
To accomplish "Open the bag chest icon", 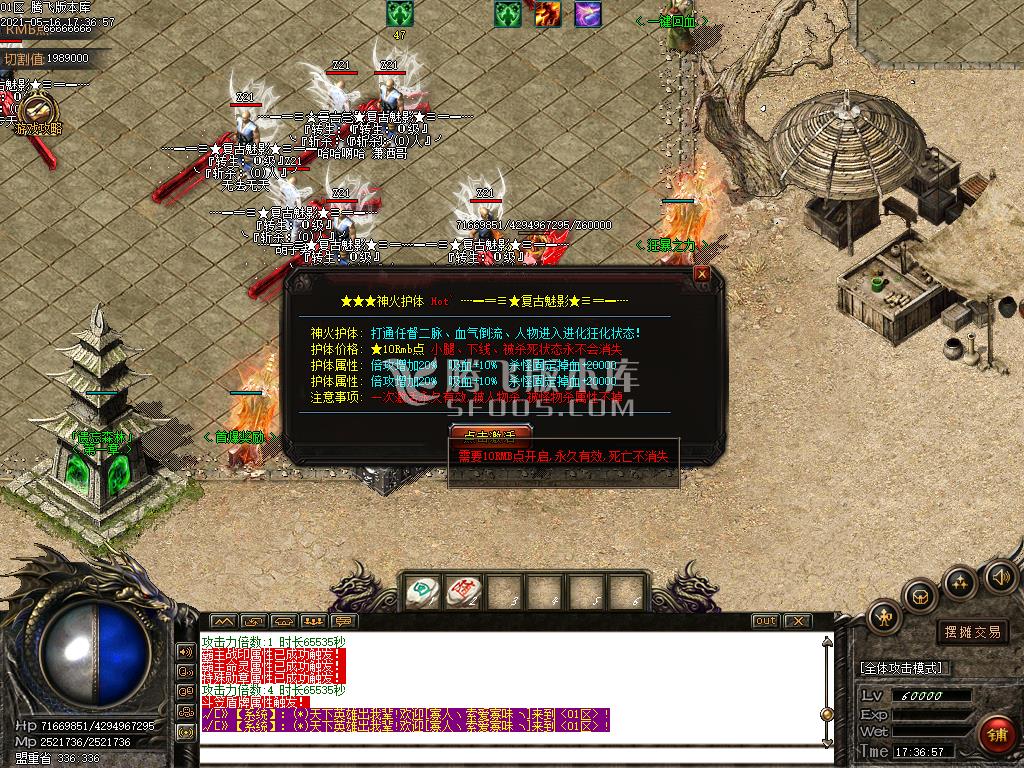I will (919, 598).
